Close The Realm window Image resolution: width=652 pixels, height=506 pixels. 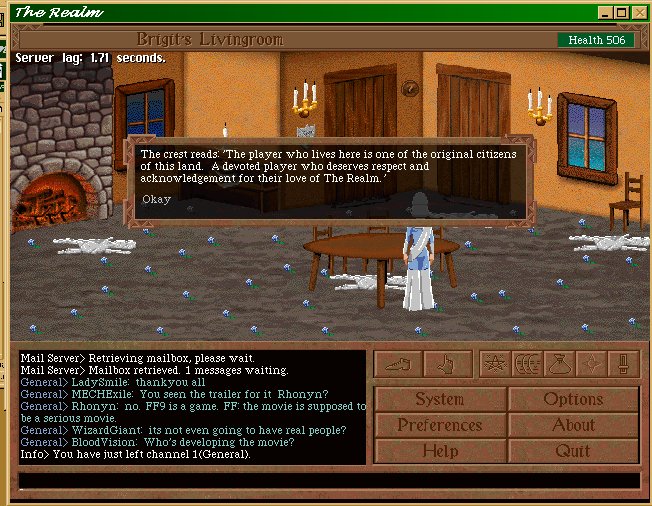click(x=639, y=13)
